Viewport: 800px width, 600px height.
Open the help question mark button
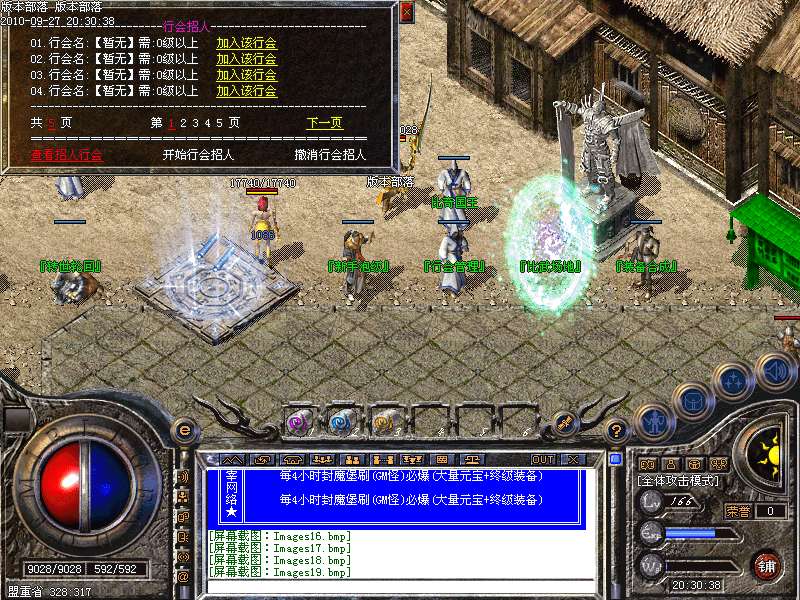click(x=617, y=431)
